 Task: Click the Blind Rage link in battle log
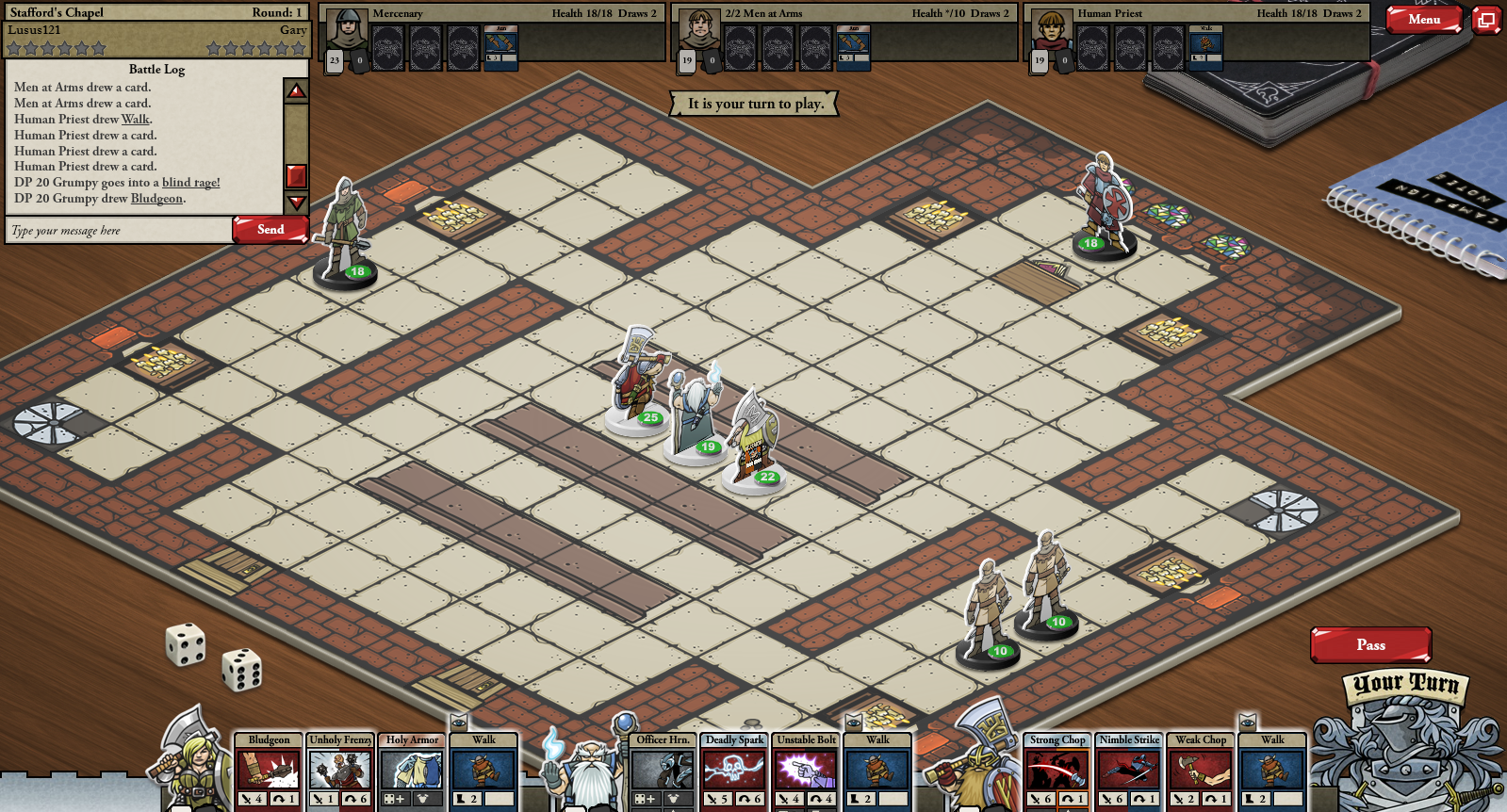coord(190,183)
